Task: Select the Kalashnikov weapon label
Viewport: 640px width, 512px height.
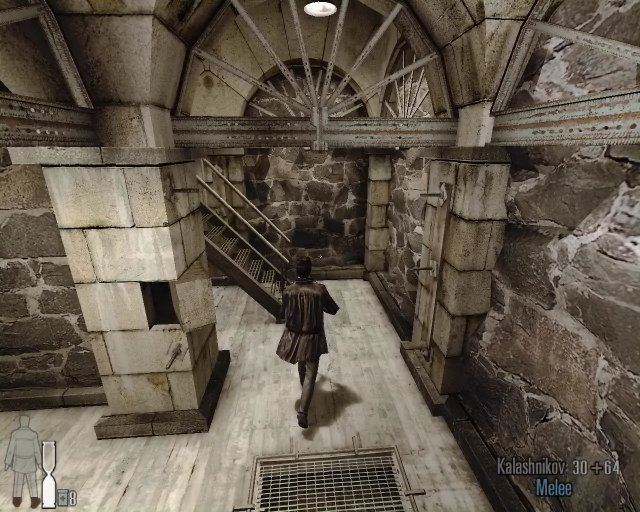Action: pos(530,468)
